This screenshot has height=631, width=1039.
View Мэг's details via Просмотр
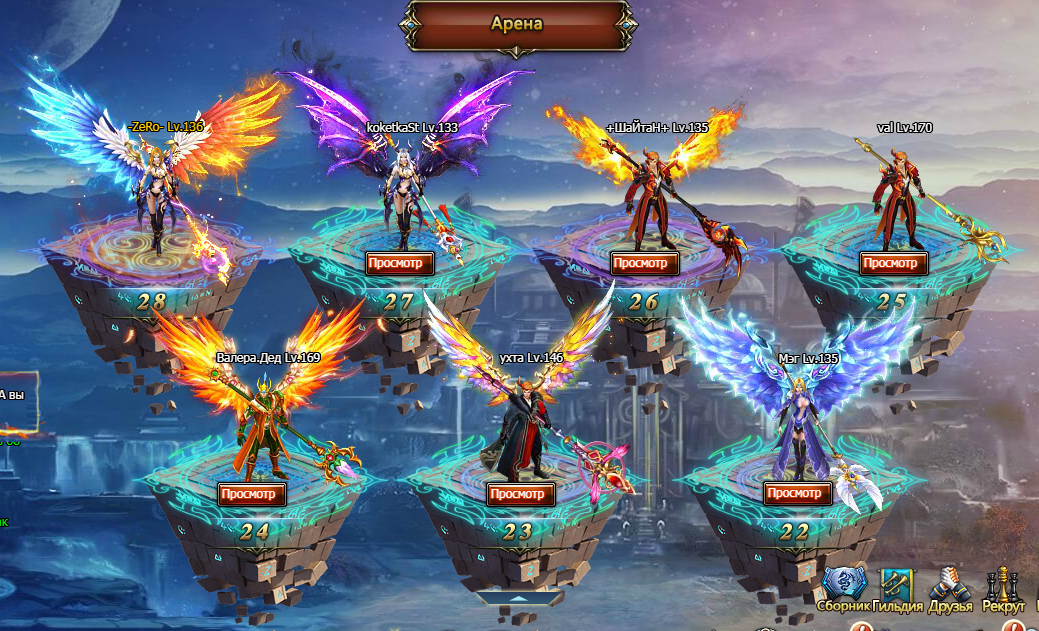tap(798, 493)
